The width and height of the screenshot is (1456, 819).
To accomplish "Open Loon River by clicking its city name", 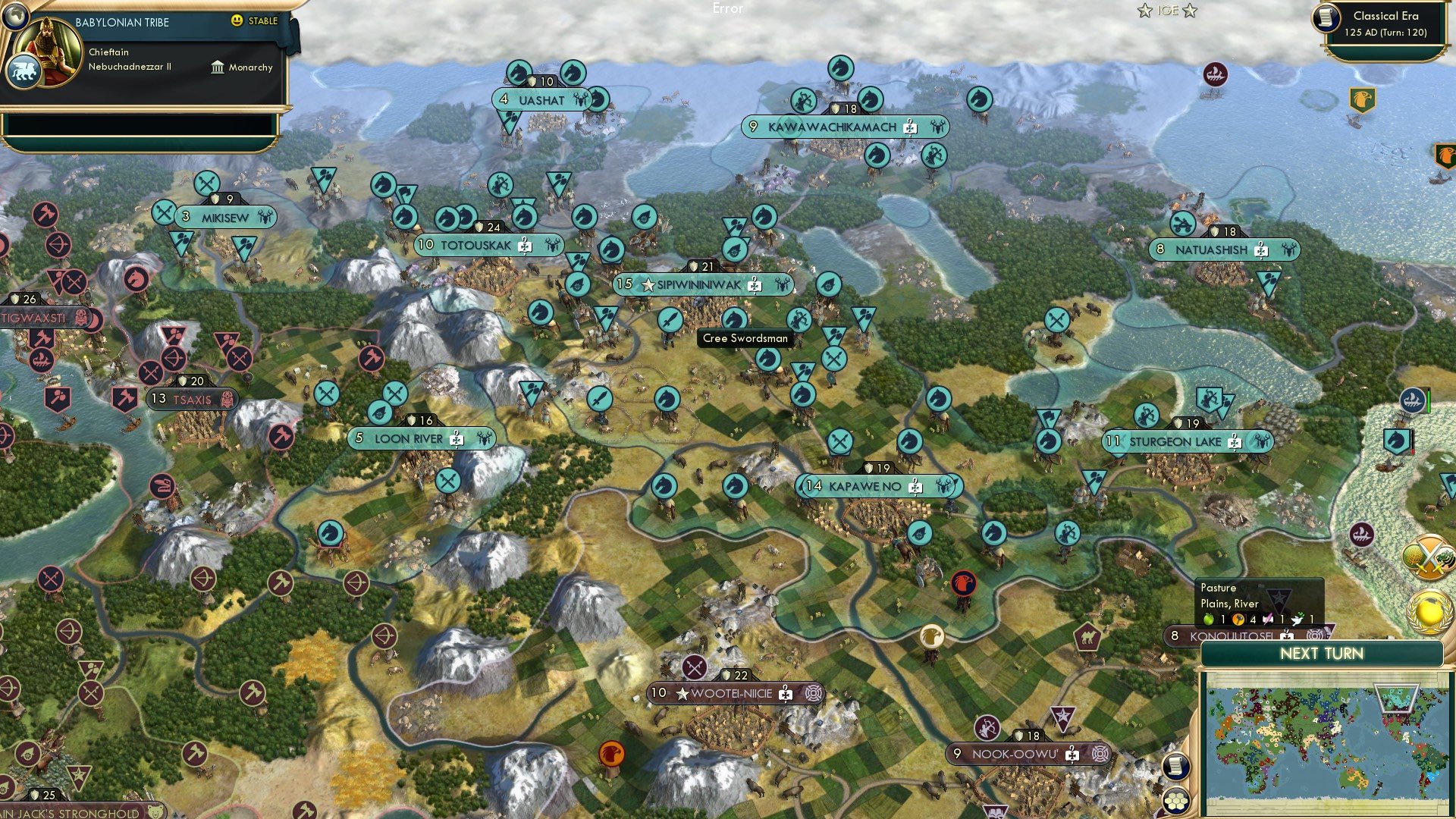I will click(409, 438).
